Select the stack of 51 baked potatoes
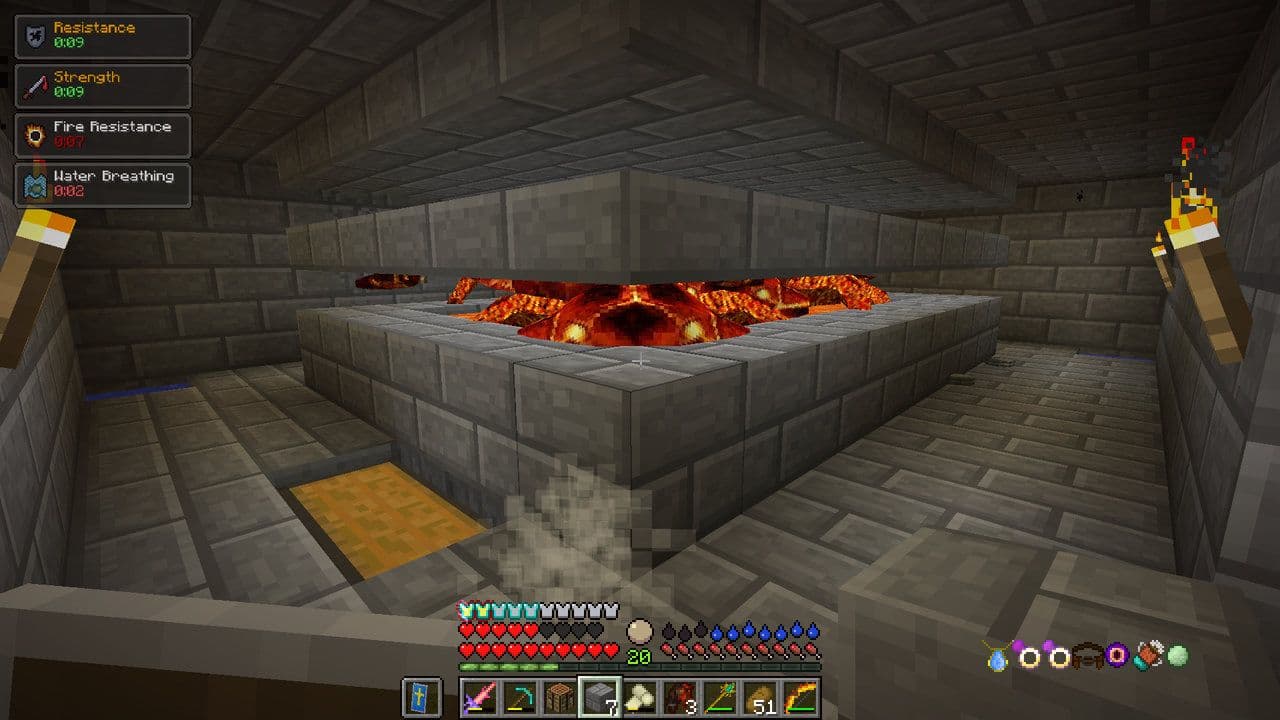This screenshot has height=720, width=1280. 759,697
